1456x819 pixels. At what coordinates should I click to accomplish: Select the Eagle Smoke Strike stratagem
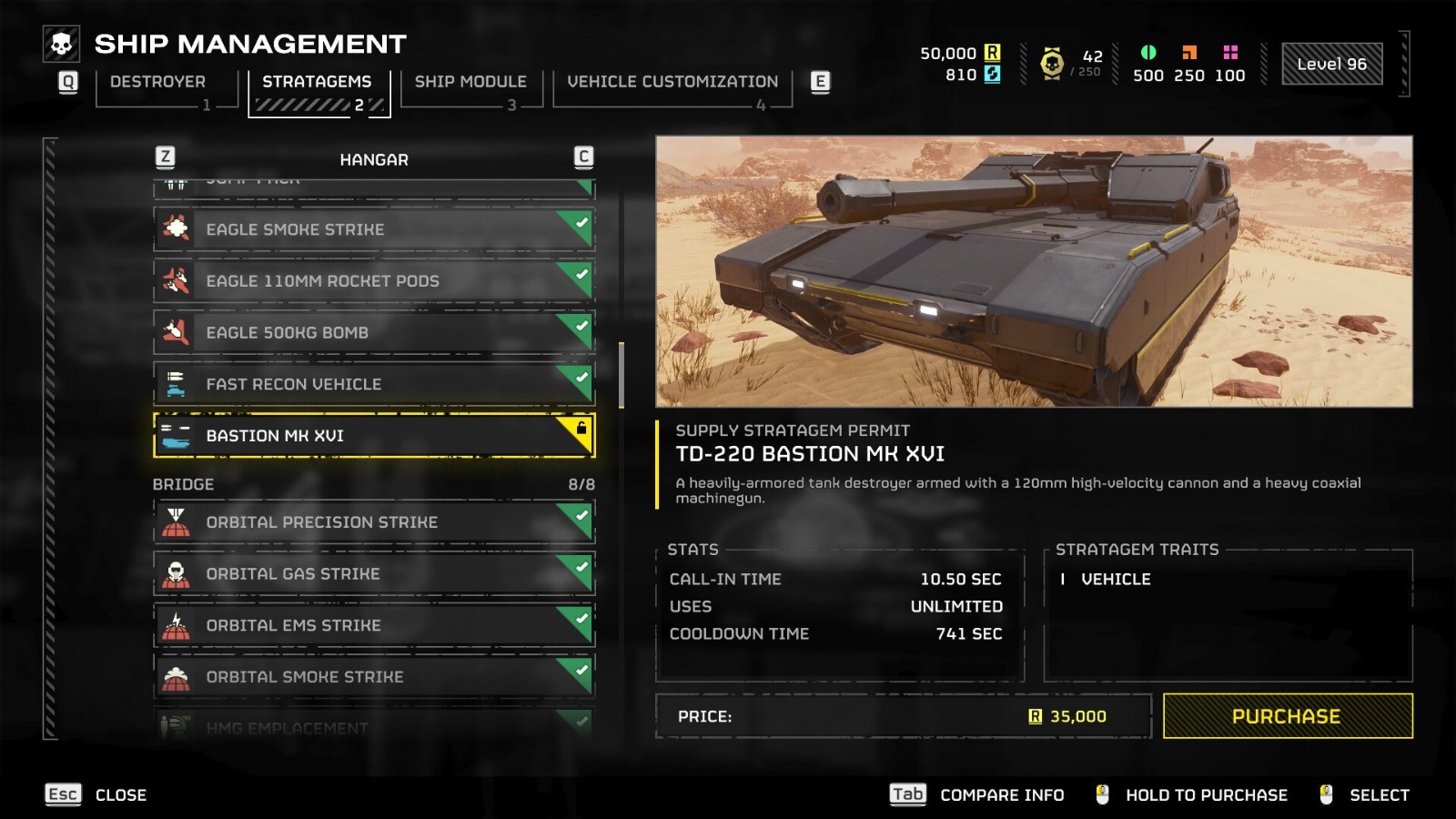(x=373, y=229)
